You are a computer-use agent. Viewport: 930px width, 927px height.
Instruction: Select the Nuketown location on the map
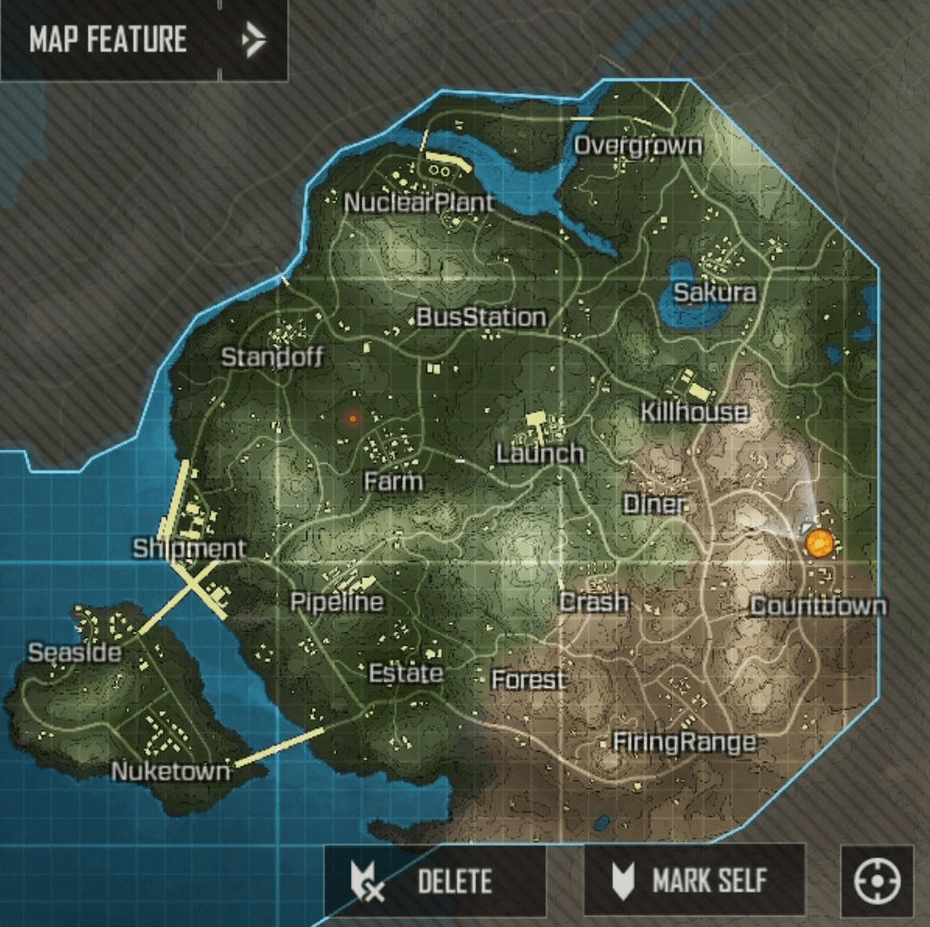(x=170, y=771)
